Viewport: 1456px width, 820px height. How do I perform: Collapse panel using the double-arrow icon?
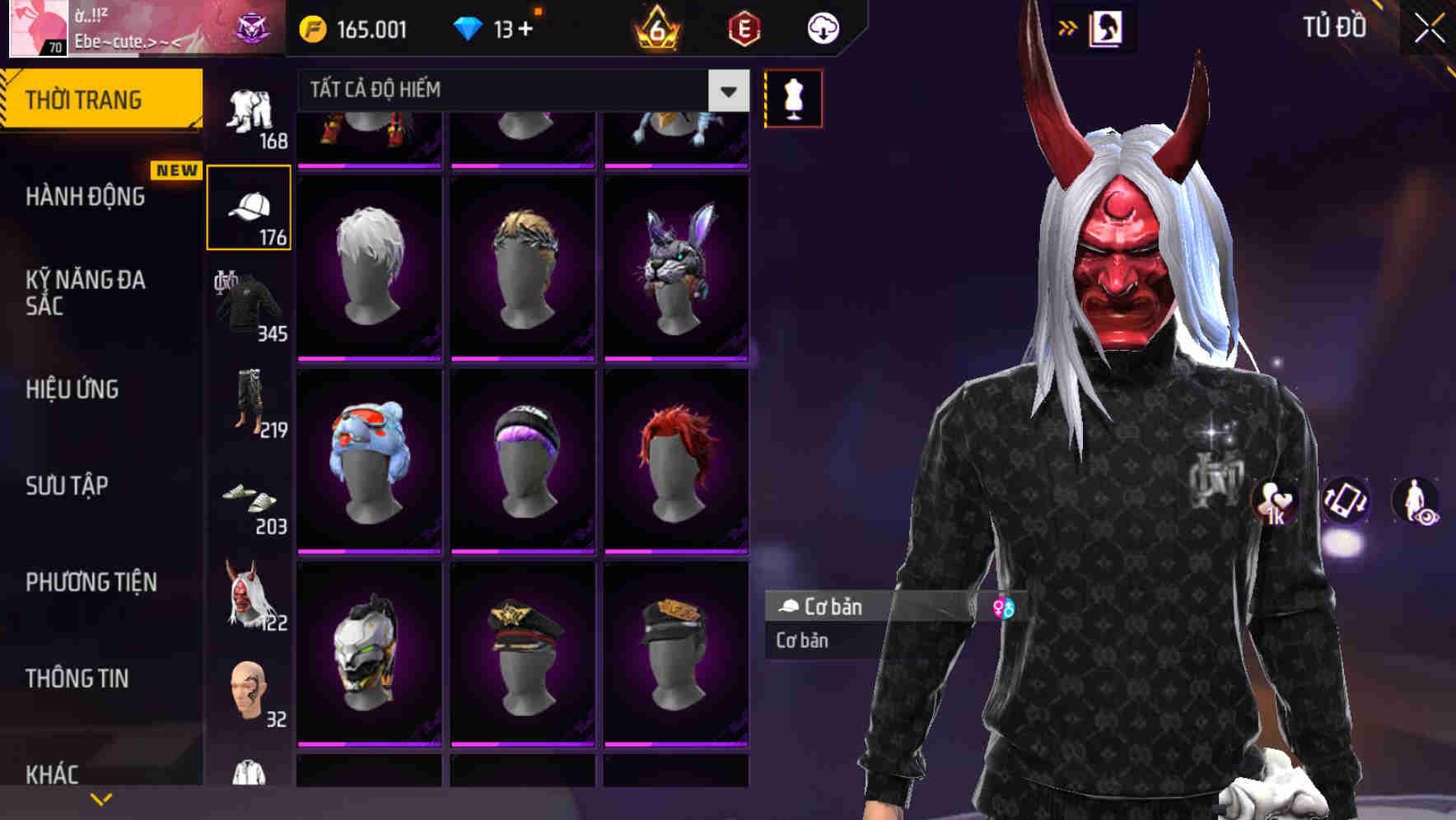coord(1067,27)
